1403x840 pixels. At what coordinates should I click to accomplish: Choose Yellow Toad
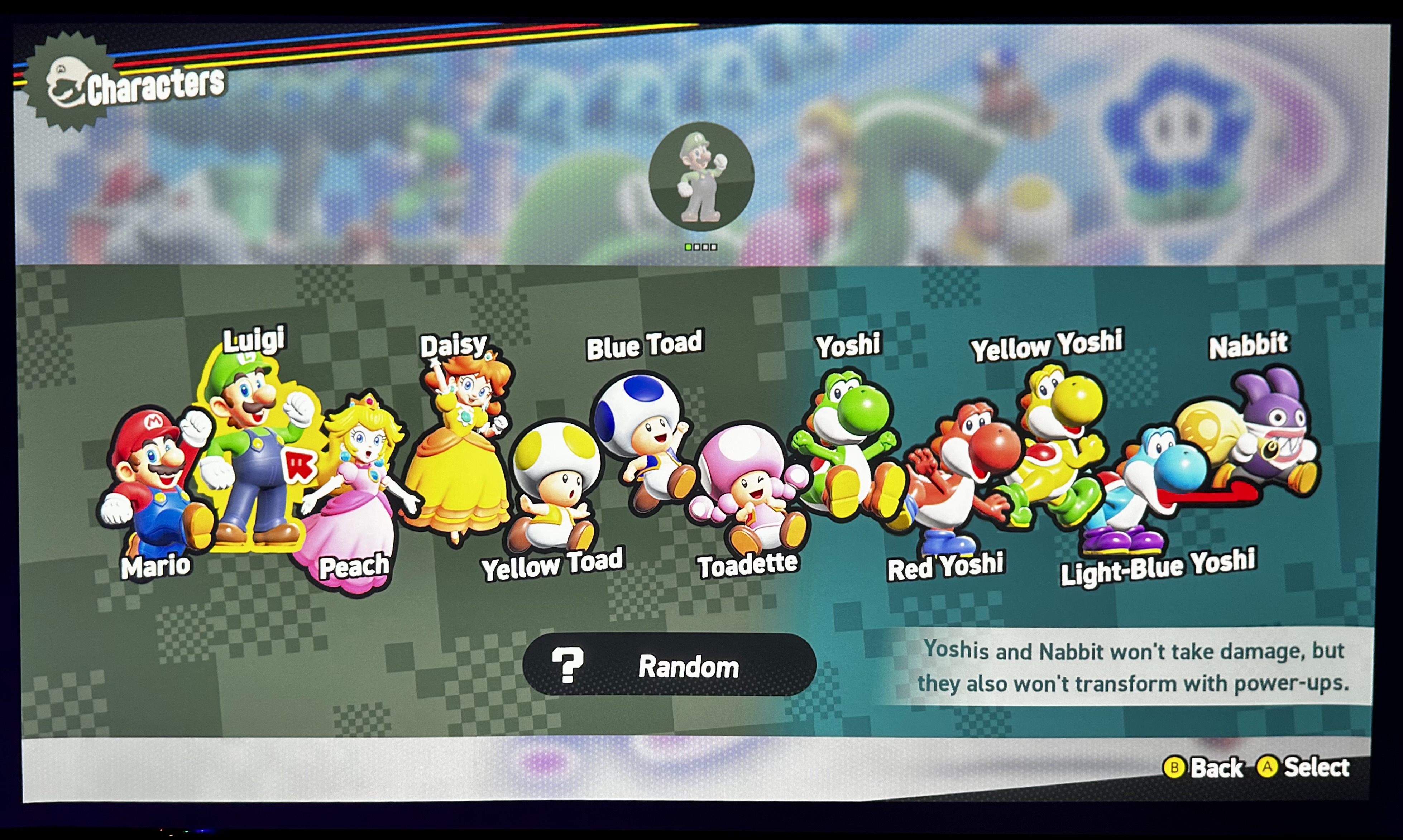tap(555, 487)
